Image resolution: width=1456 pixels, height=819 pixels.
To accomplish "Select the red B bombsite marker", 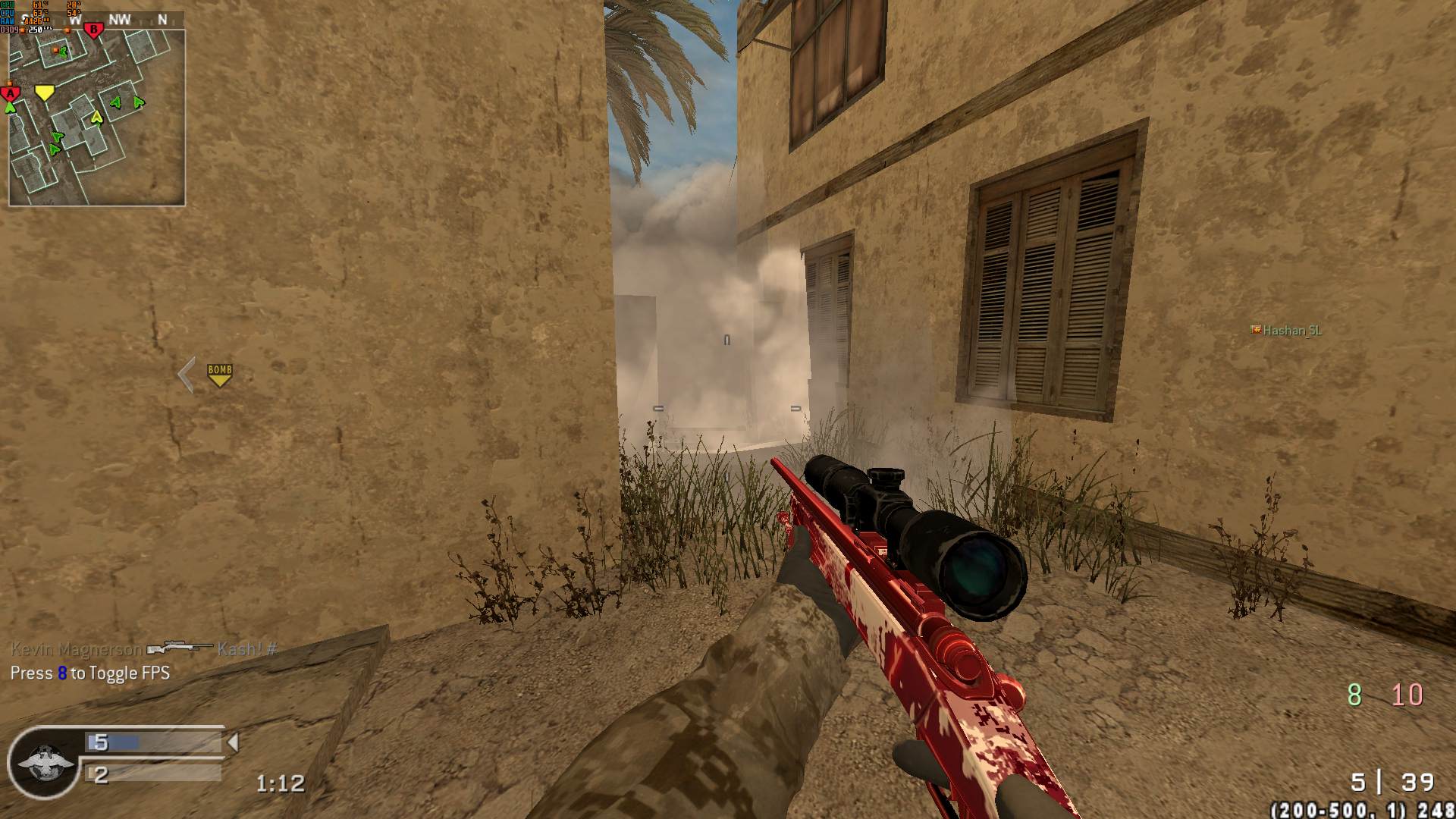I will coord(93,31).
